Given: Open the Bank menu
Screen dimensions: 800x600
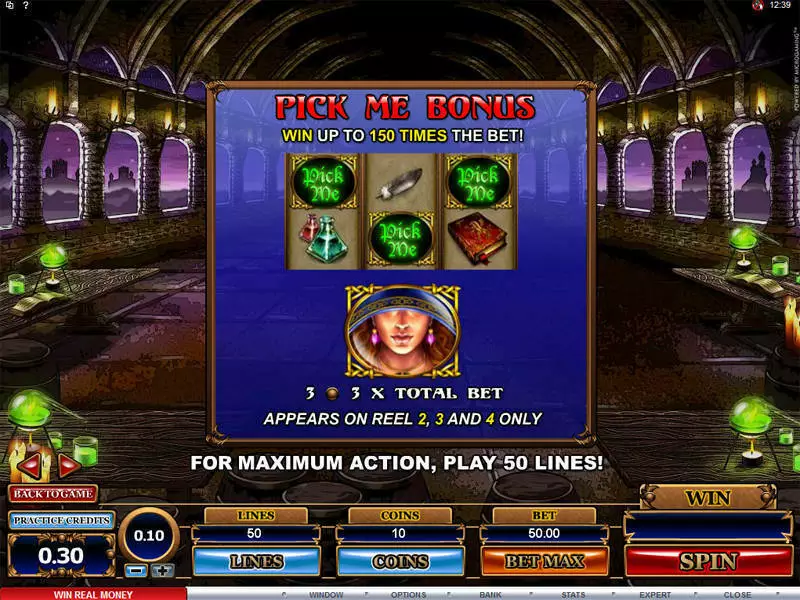Looking at the screenshot, I should click(490, 594).
